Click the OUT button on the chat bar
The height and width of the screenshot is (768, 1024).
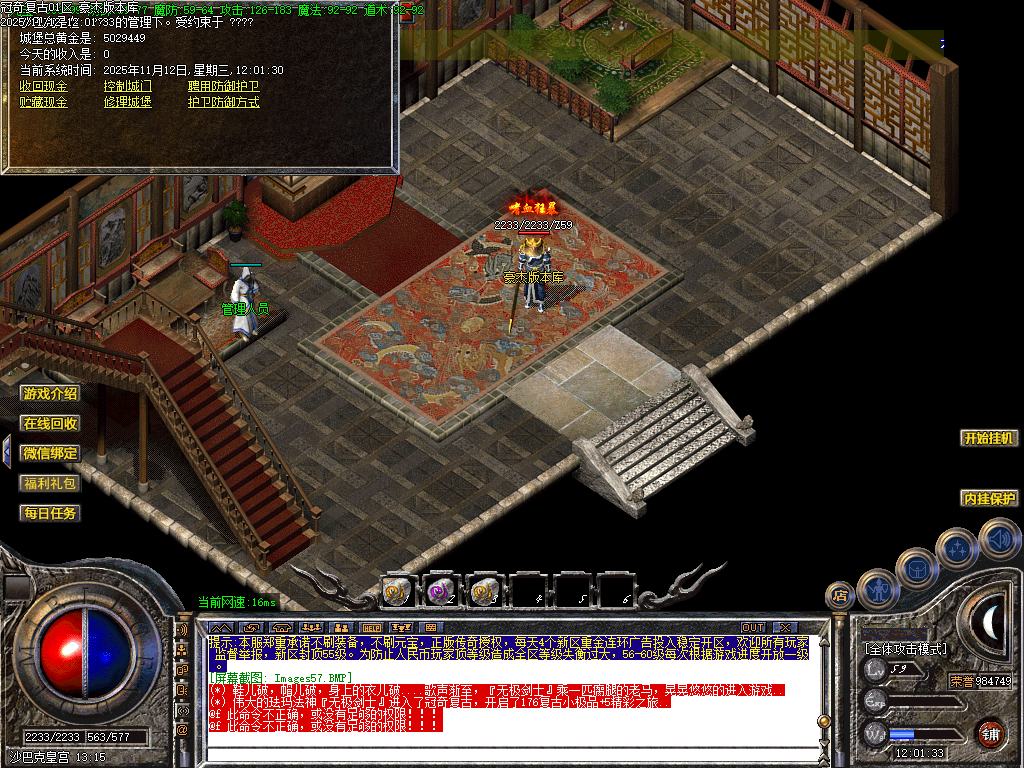click(x=752, y=627)
